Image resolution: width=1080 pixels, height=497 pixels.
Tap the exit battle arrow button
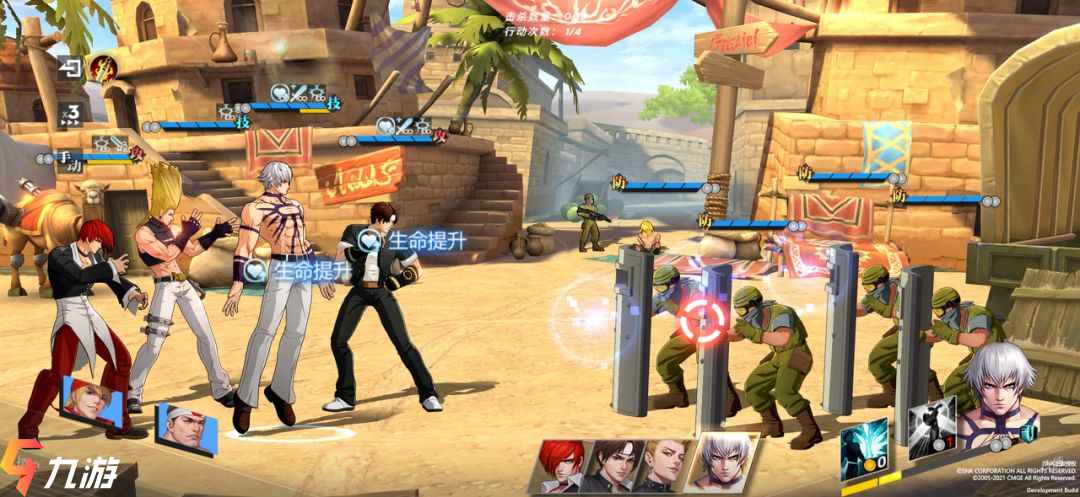tap(71, 68)
